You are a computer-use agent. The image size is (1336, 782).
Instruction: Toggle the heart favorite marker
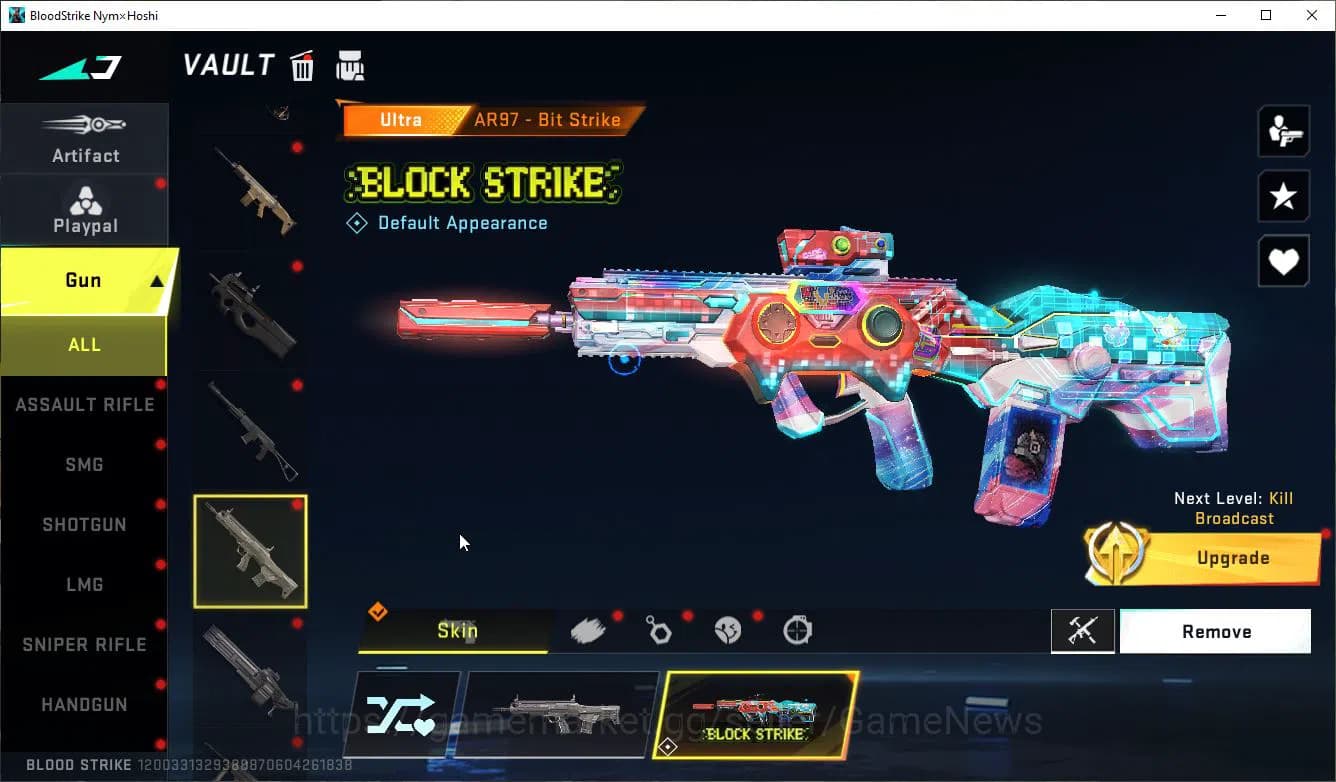(x=1283, y=261)
